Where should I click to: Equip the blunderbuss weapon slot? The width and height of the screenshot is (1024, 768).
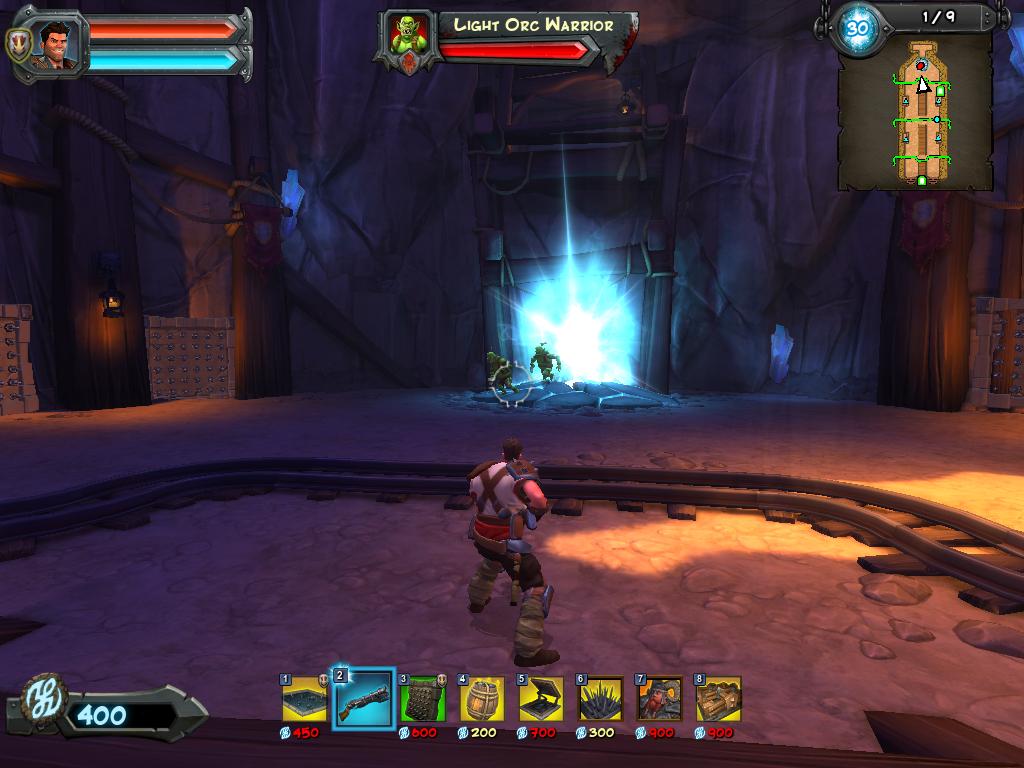(363, 699)
